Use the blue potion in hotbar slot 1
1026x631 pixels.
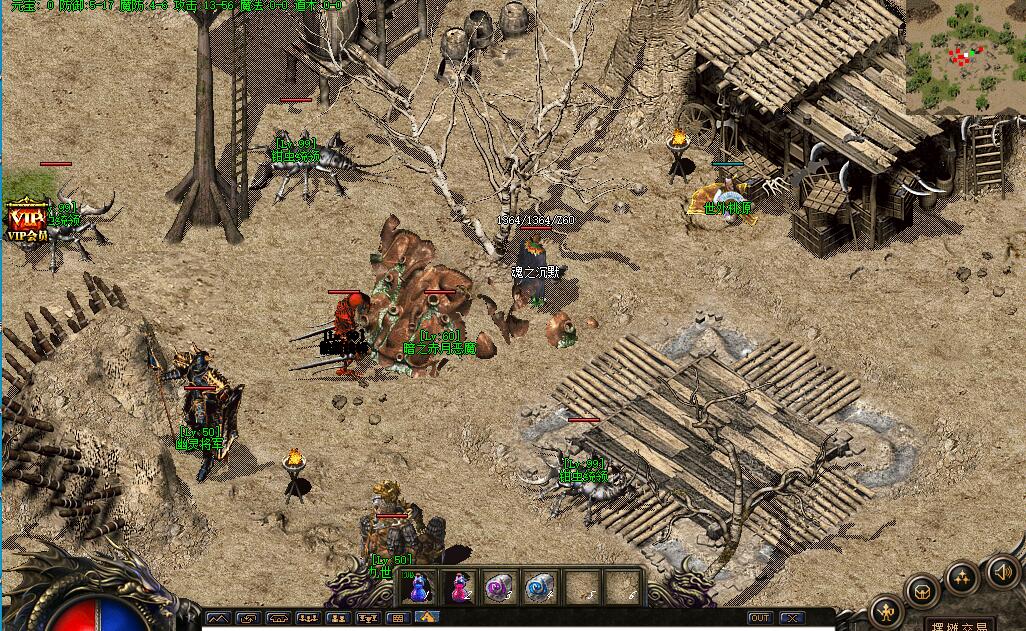tap(420, 587)
